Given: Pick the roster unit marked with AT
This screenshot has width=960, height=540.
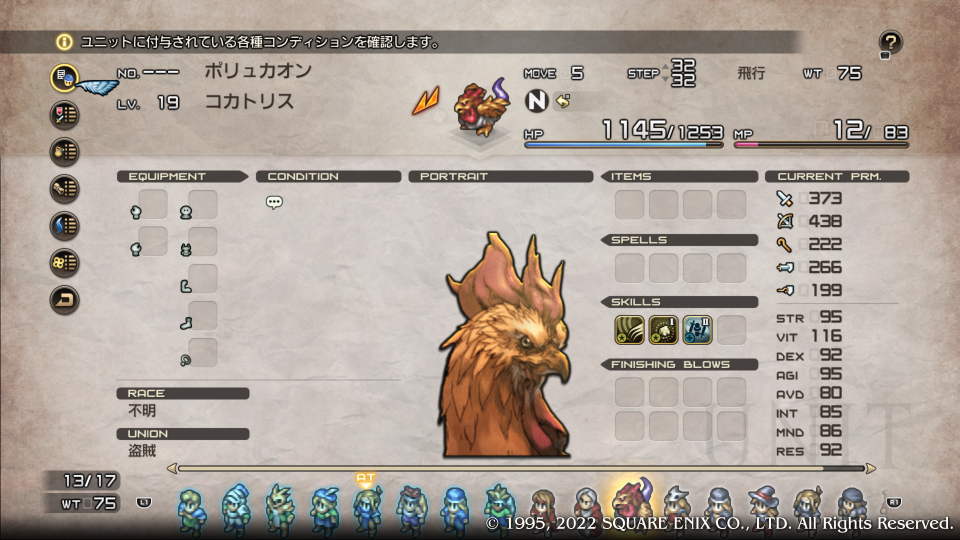Looking at the screenshot, I should point(365,504).
